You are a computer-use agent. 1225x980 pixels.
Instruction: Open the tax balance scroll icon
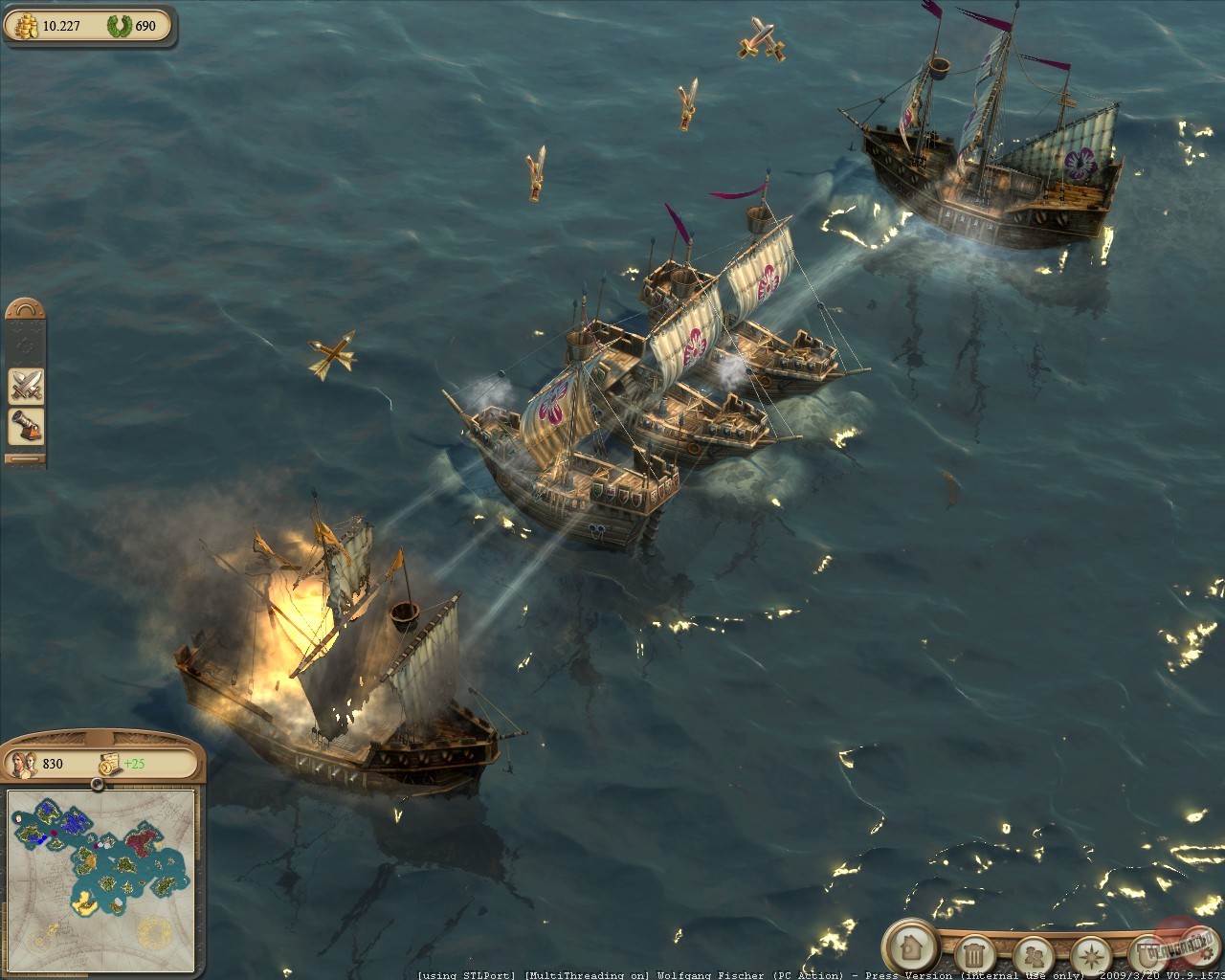coord(107,763)
